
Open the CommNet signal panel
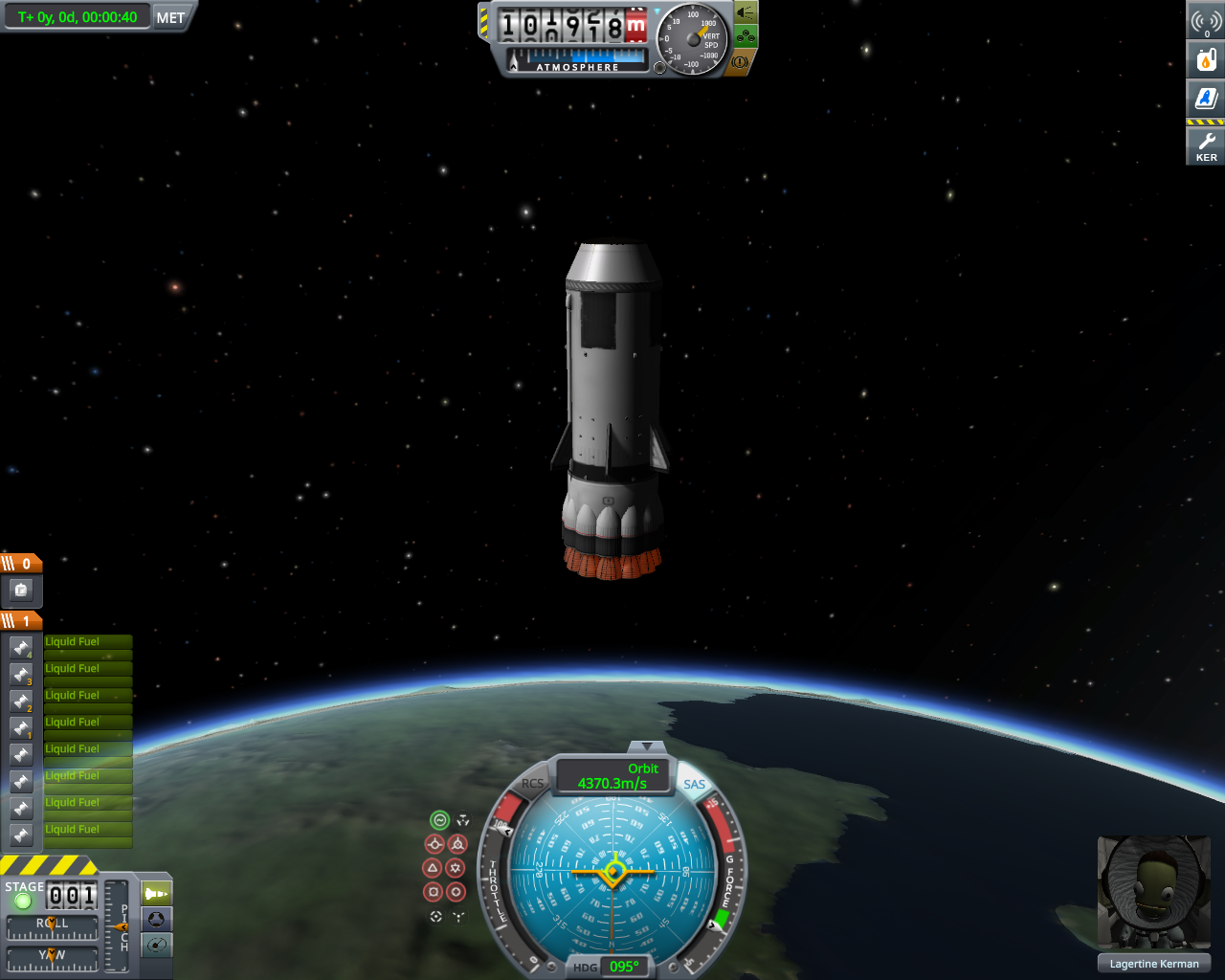(1206, 21)
